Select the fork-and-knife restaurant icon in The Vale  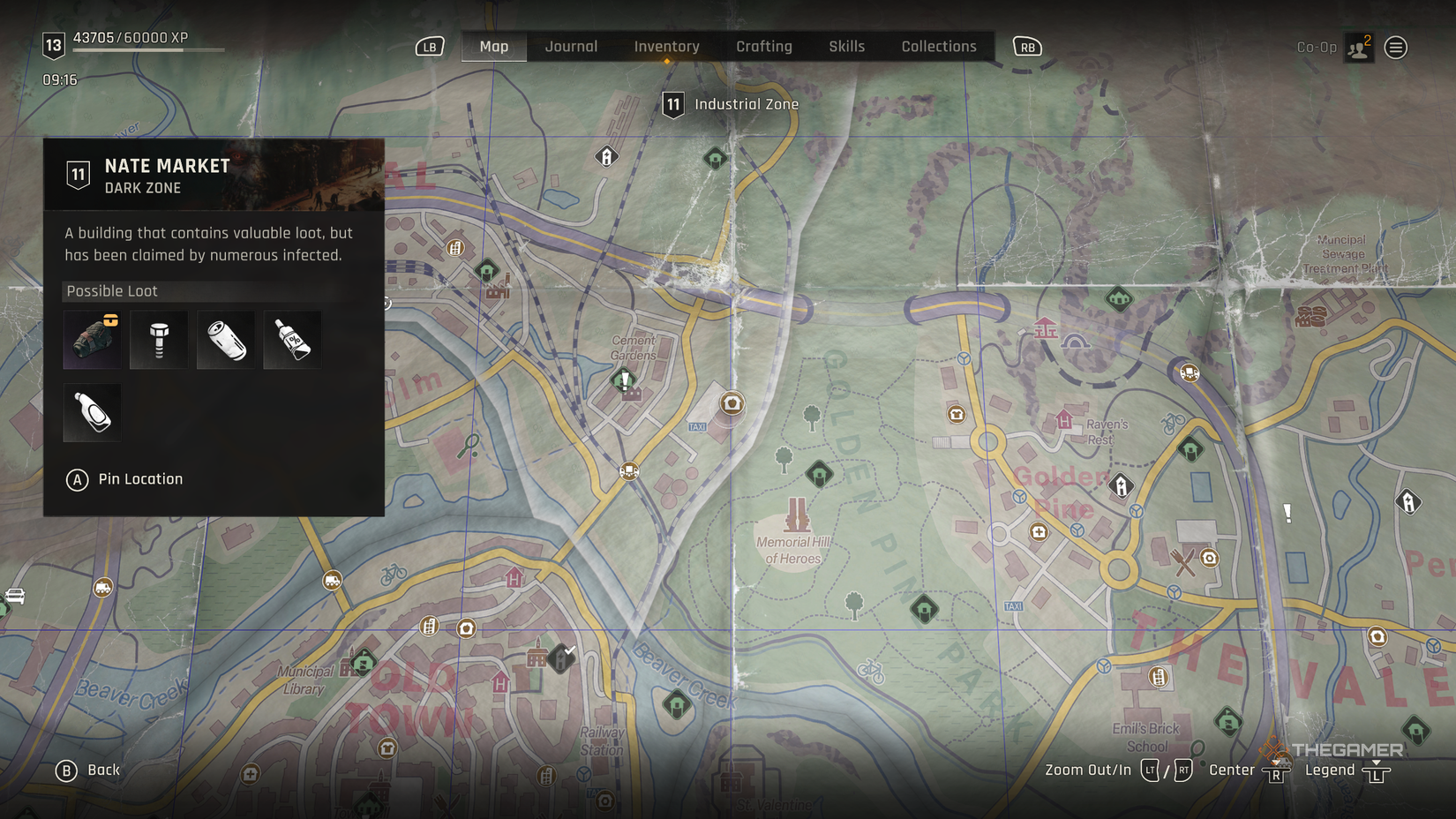[x=1183, y=561]
